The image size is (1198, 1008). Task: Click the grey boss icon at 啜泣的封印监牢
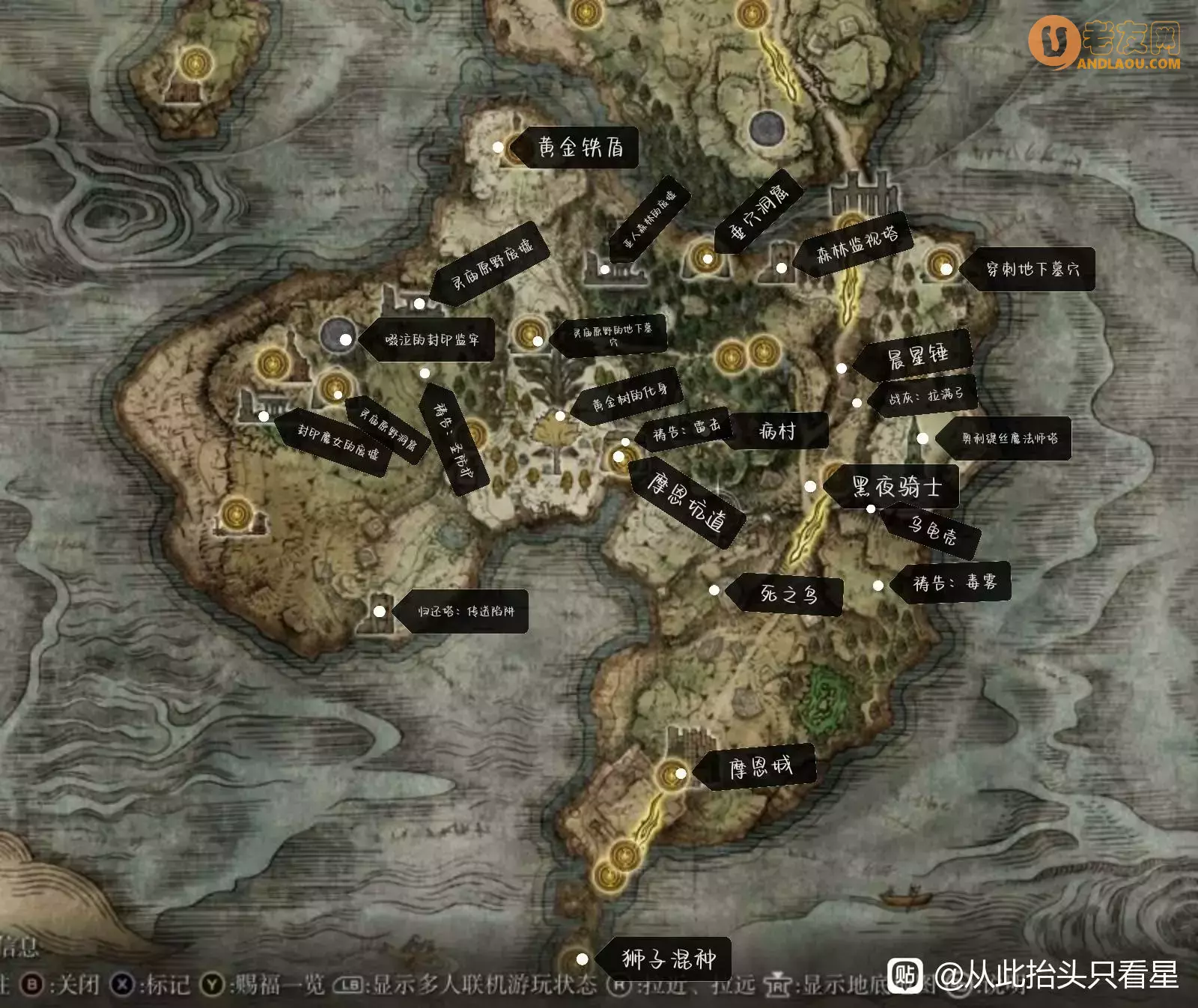click(339, 333)
